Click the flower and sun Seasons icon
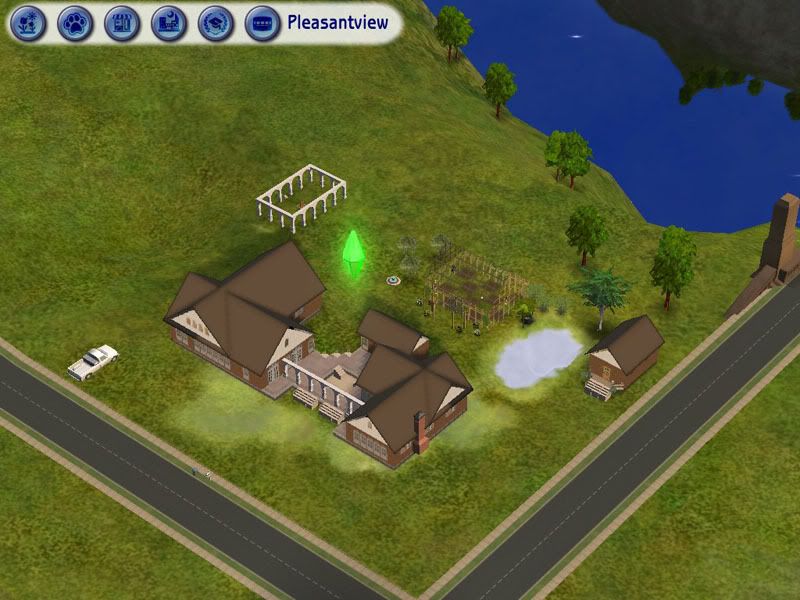 click(x=28, y=22)
